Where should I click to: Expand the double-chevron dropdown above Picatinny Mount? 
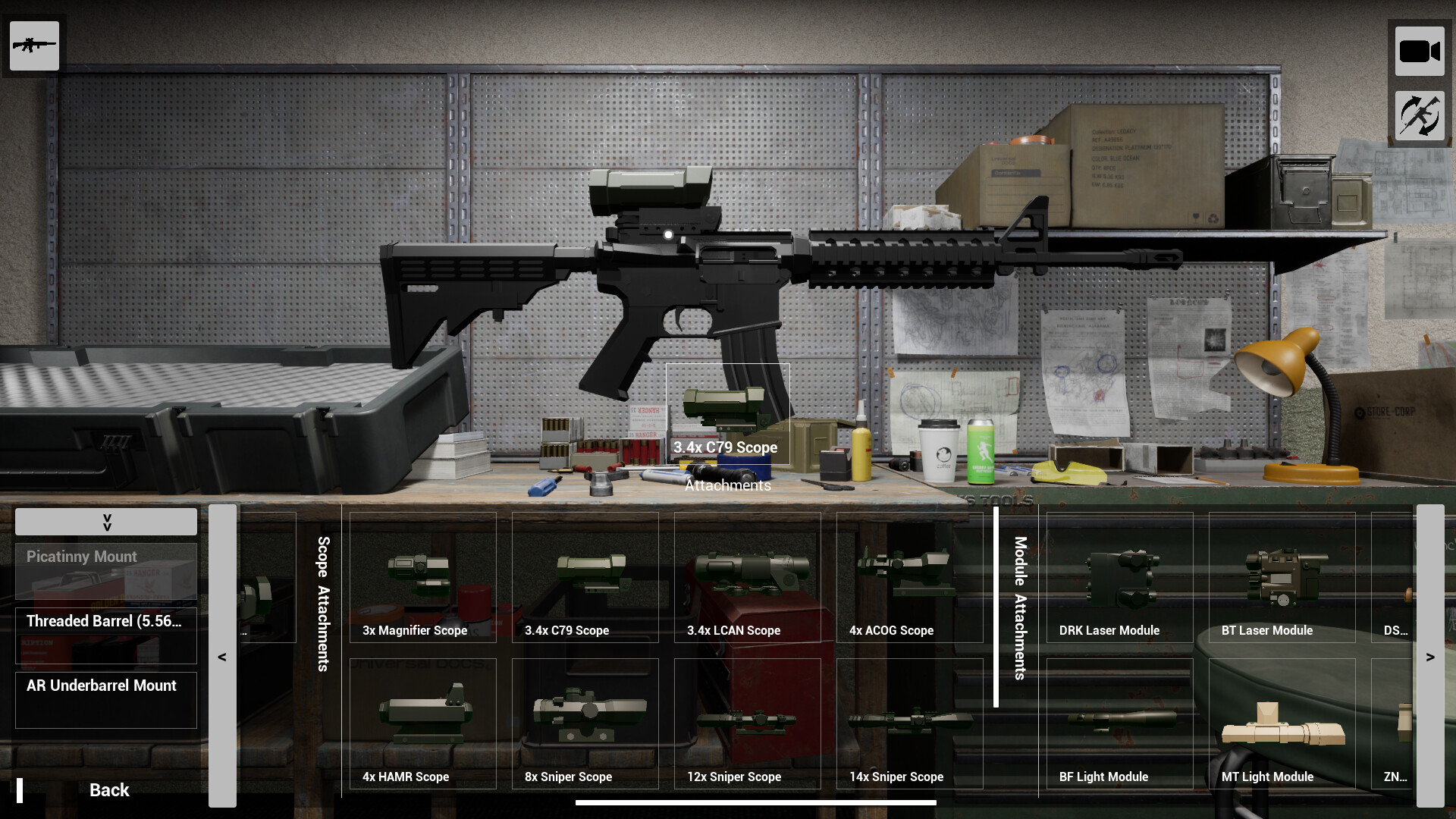(105, 522)
